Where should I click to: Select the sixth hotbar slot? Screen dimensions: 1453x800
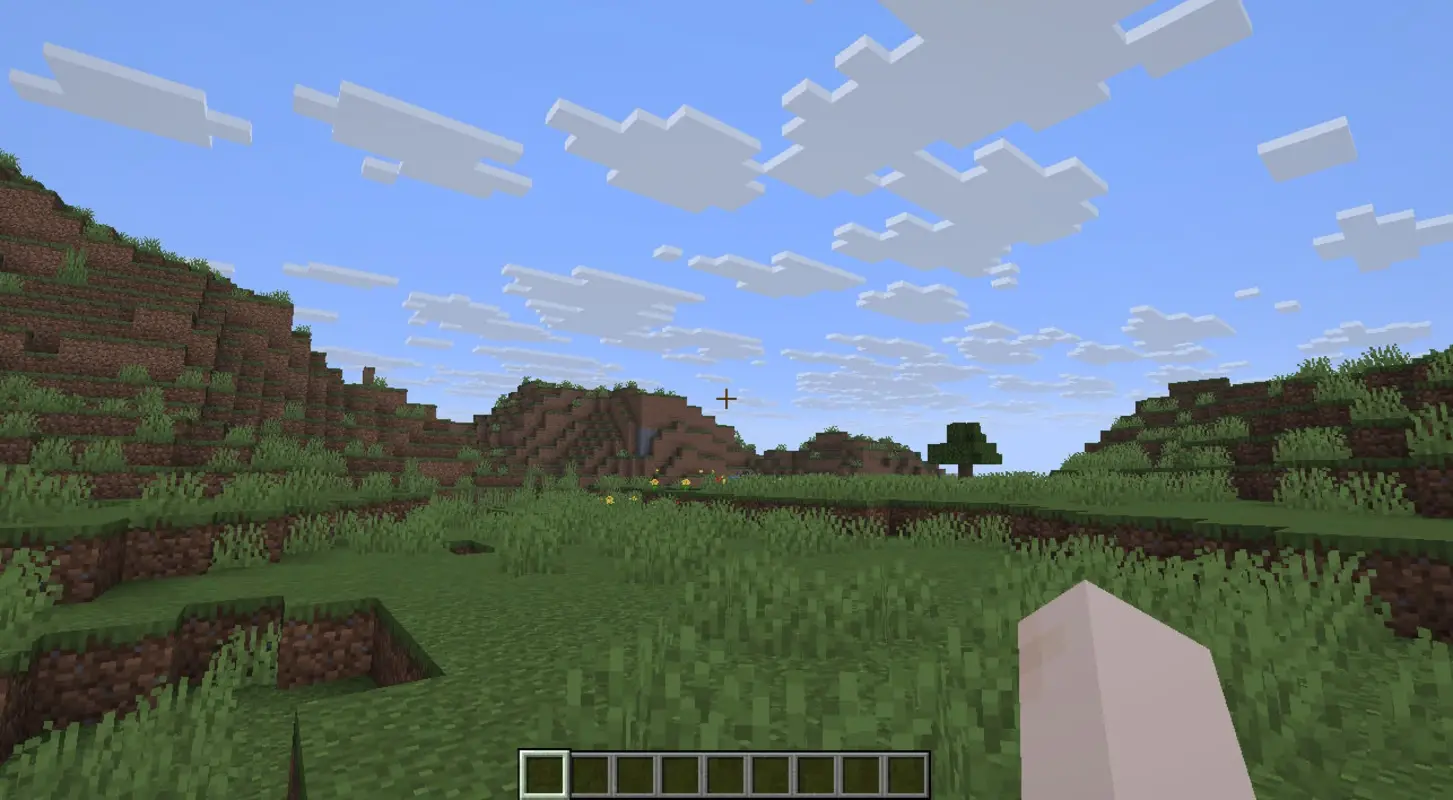point(773,769)
